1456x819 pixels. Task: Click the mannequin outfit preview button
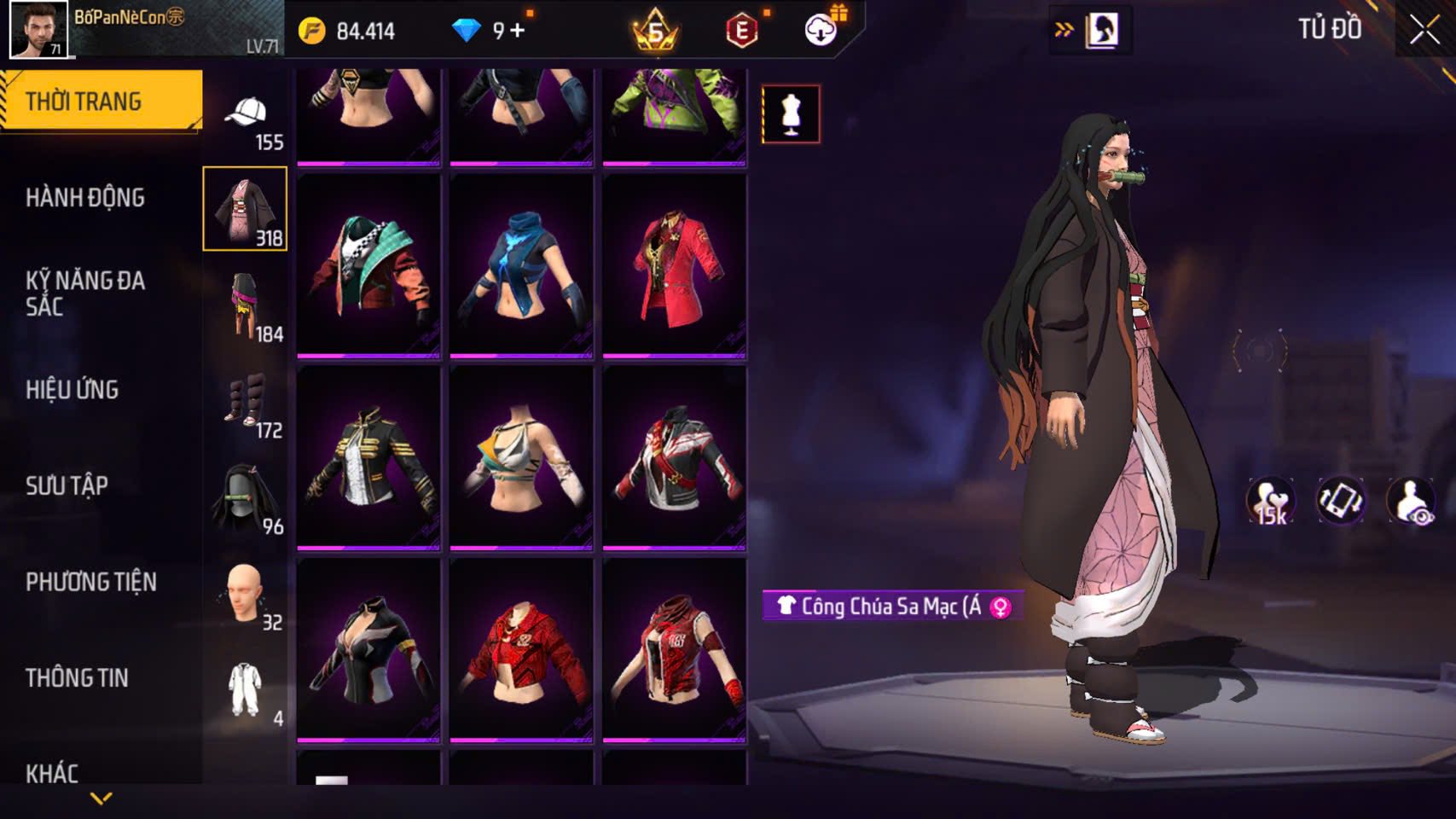pyautogui.click(x=791, y=113)
